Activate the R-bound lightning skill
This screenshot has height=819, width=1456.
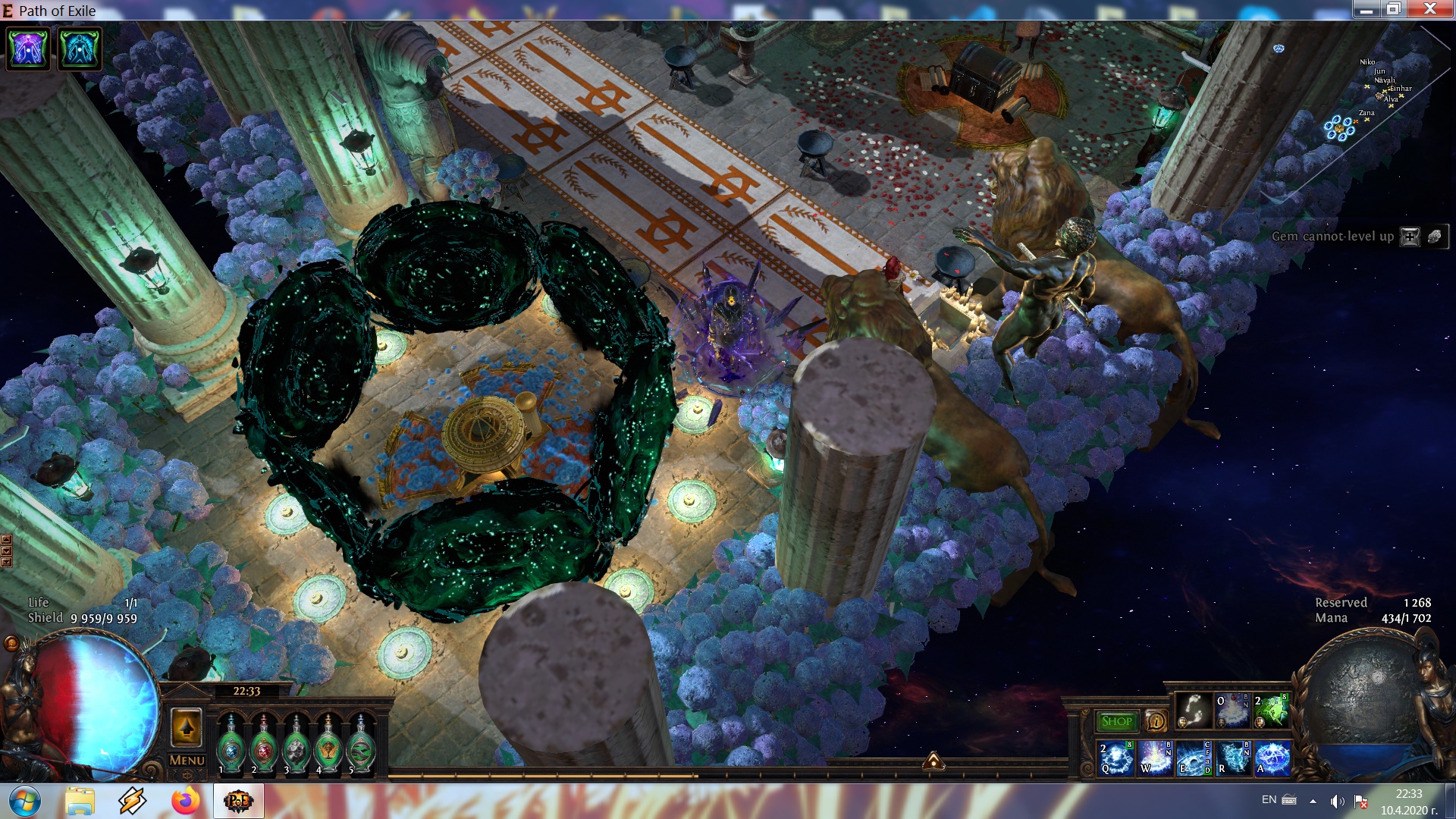(1233, 758)
